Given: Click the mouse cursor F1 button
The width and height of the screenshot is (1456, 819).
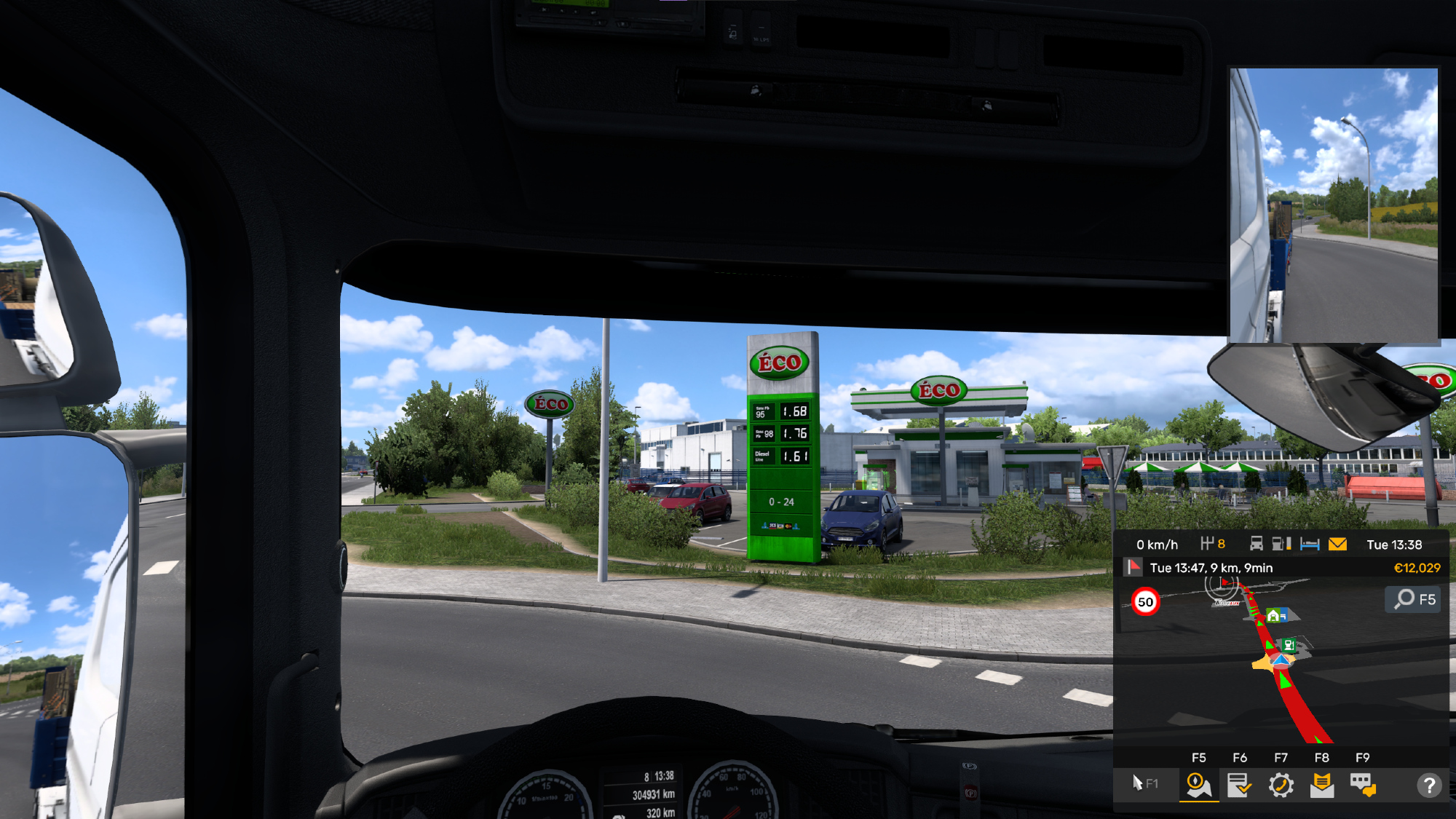Looking at the screenshot, I should click(x=1144, y=784).
